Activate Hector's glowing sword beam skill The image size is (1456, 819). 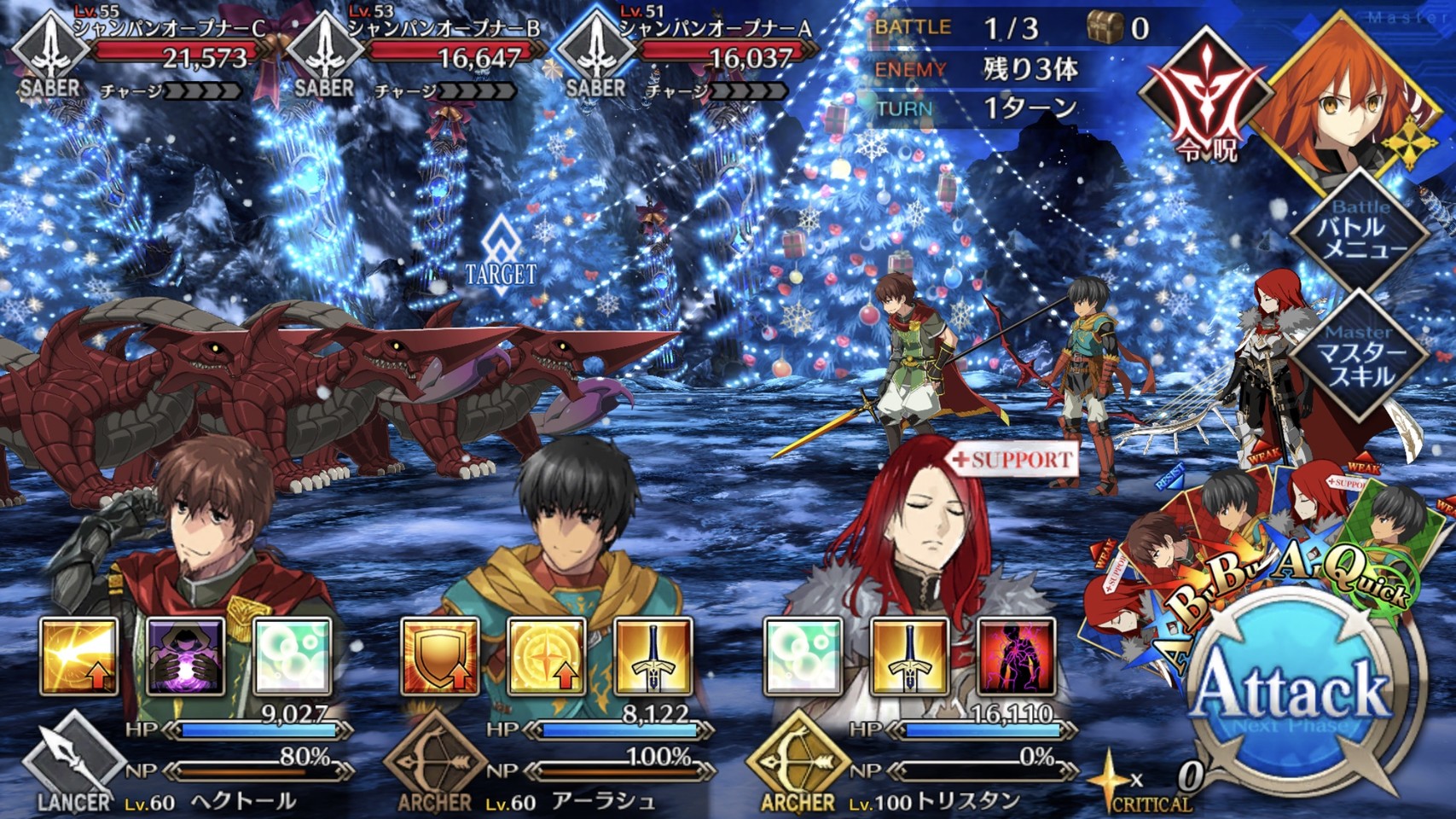click(78, 656)
